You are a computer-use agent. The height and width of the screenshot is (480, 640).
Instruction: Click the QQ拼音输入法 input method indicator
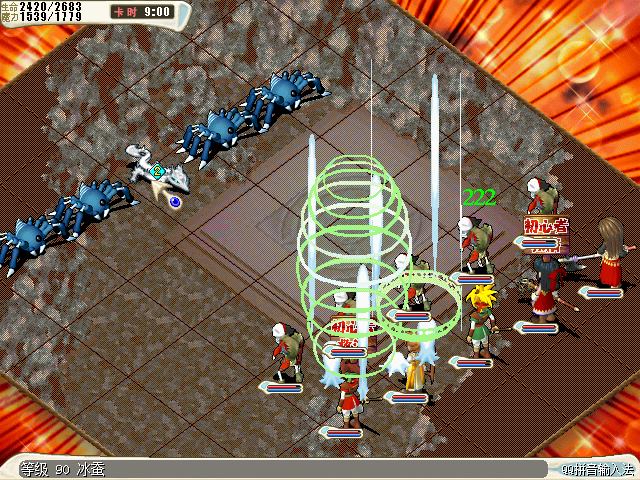(x=597, y=469)
